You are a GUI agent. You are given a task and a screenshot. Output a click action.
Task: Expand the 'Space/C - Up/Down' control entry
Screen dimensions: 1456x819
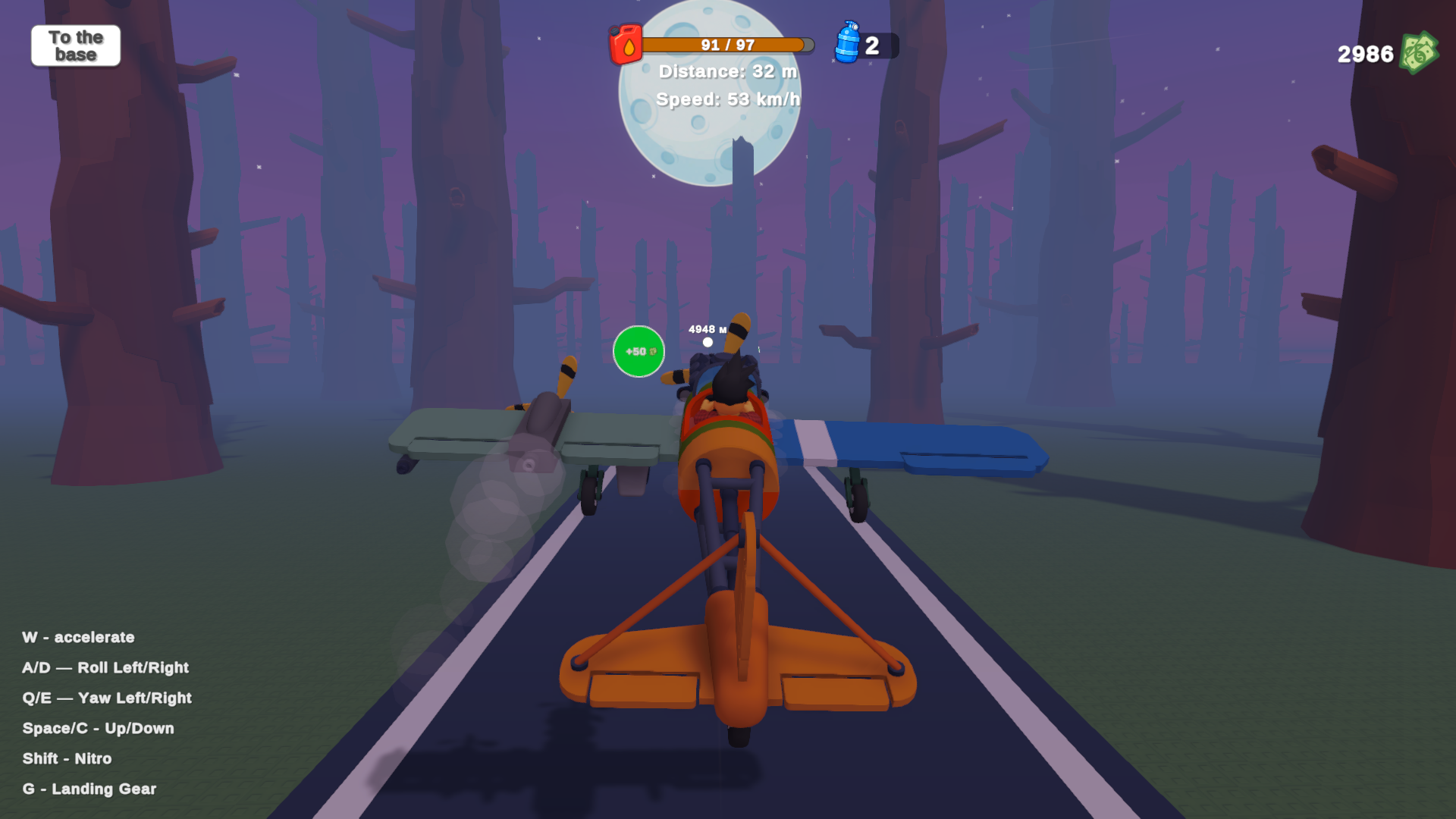99,728
